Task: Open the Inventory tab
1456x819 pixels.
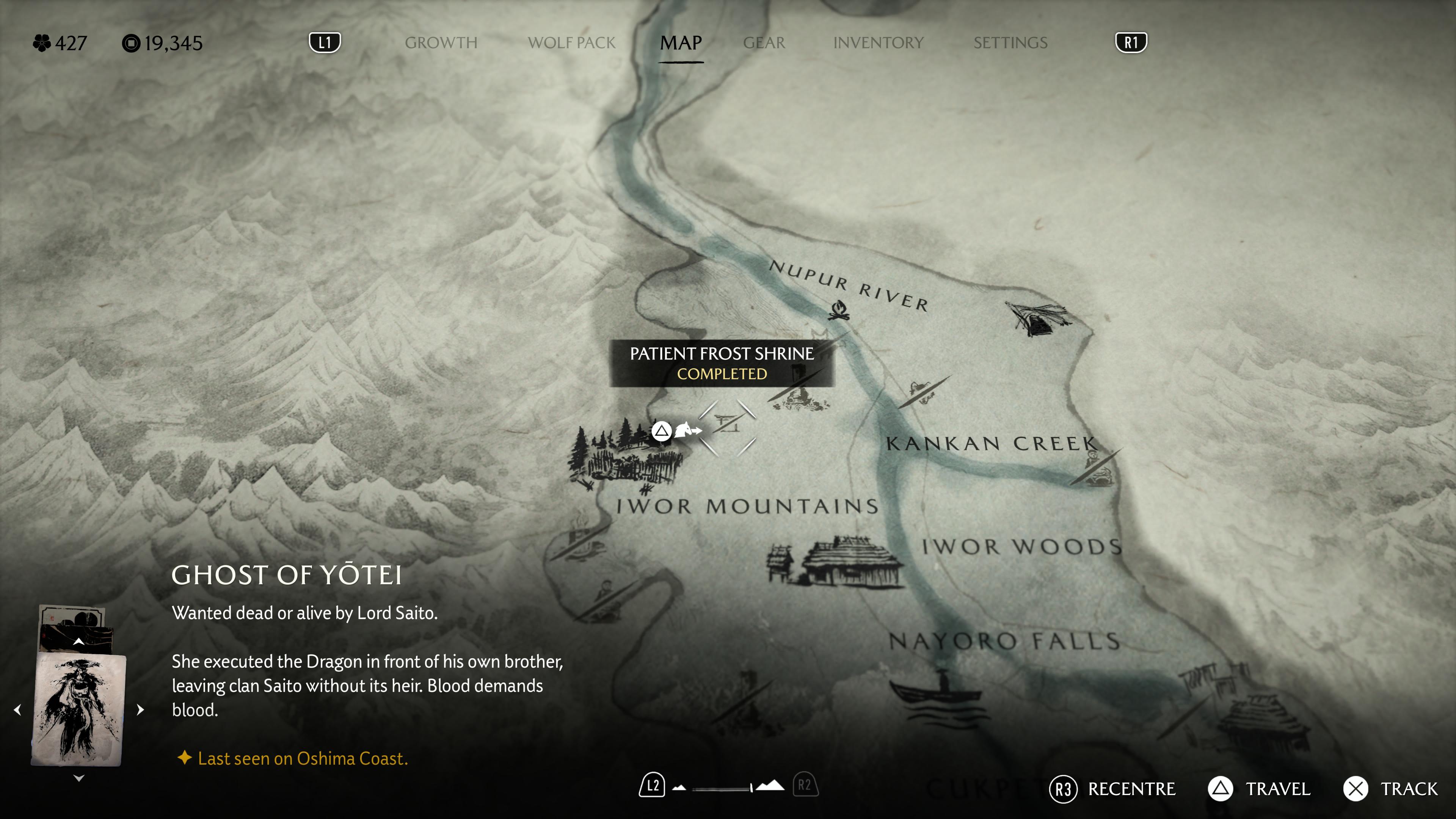Action: pyautogui.click(x=879, y=43)
